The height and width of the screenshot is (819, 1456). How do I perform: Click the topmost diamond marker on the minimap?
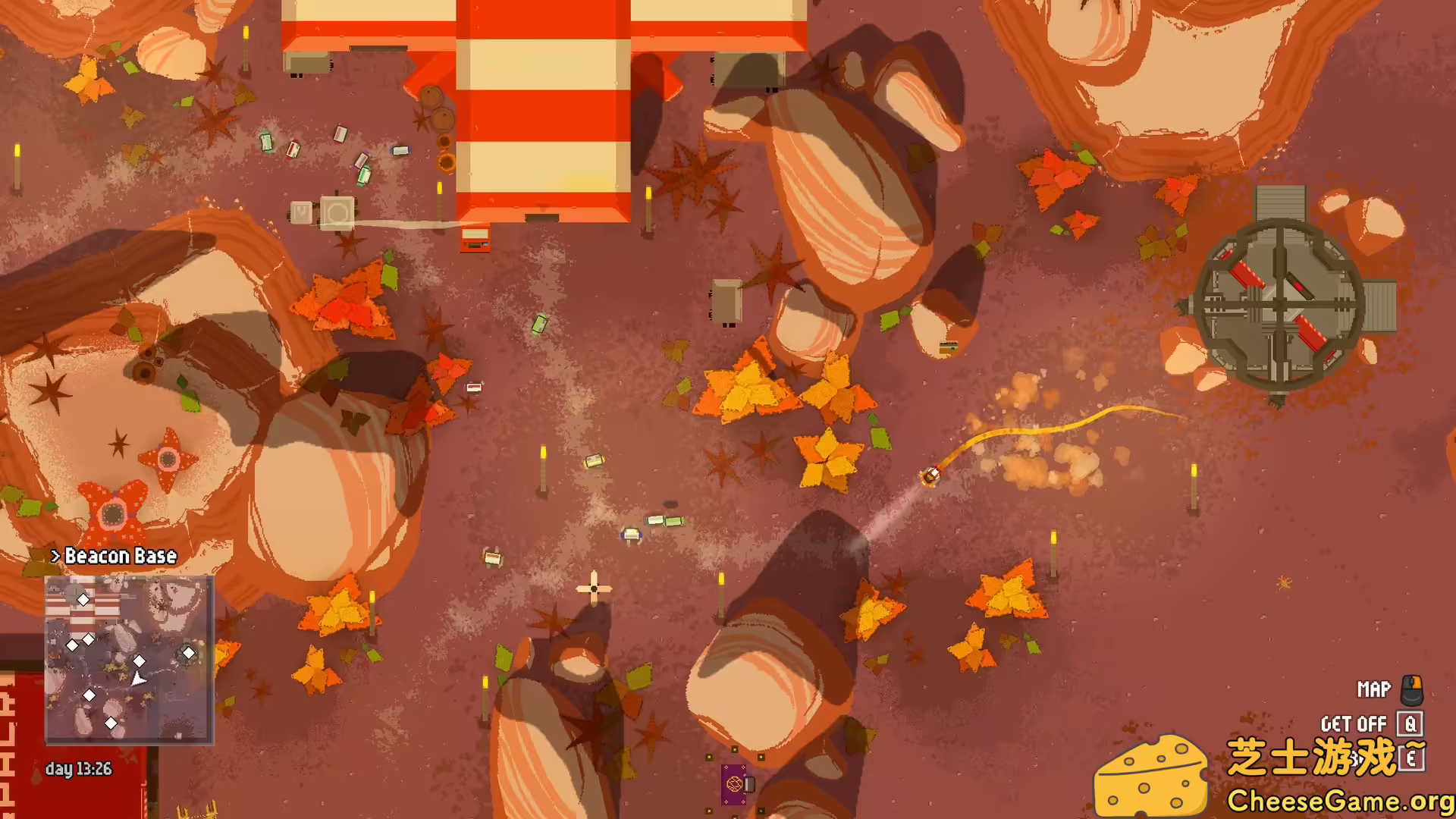(x=83, y=599)
